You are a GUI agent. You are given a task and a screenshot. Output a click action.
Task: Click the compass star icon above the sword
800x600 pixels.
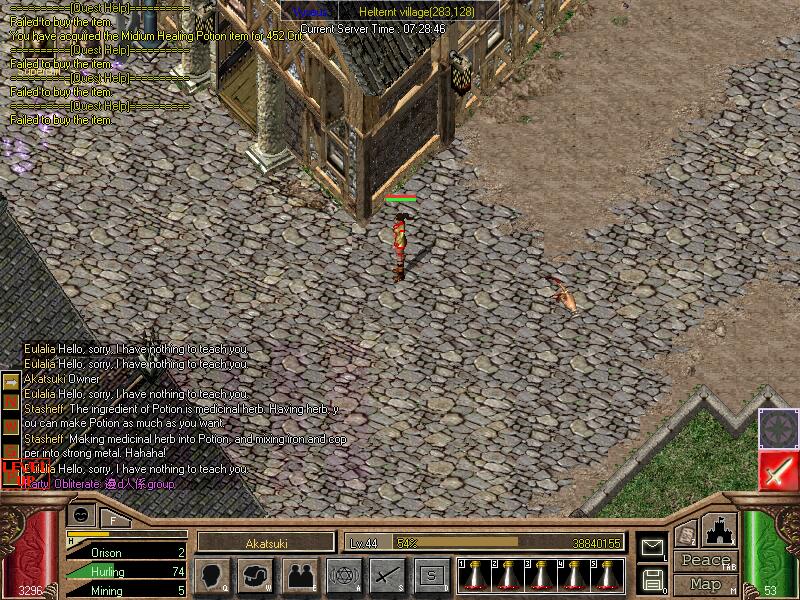777,429
